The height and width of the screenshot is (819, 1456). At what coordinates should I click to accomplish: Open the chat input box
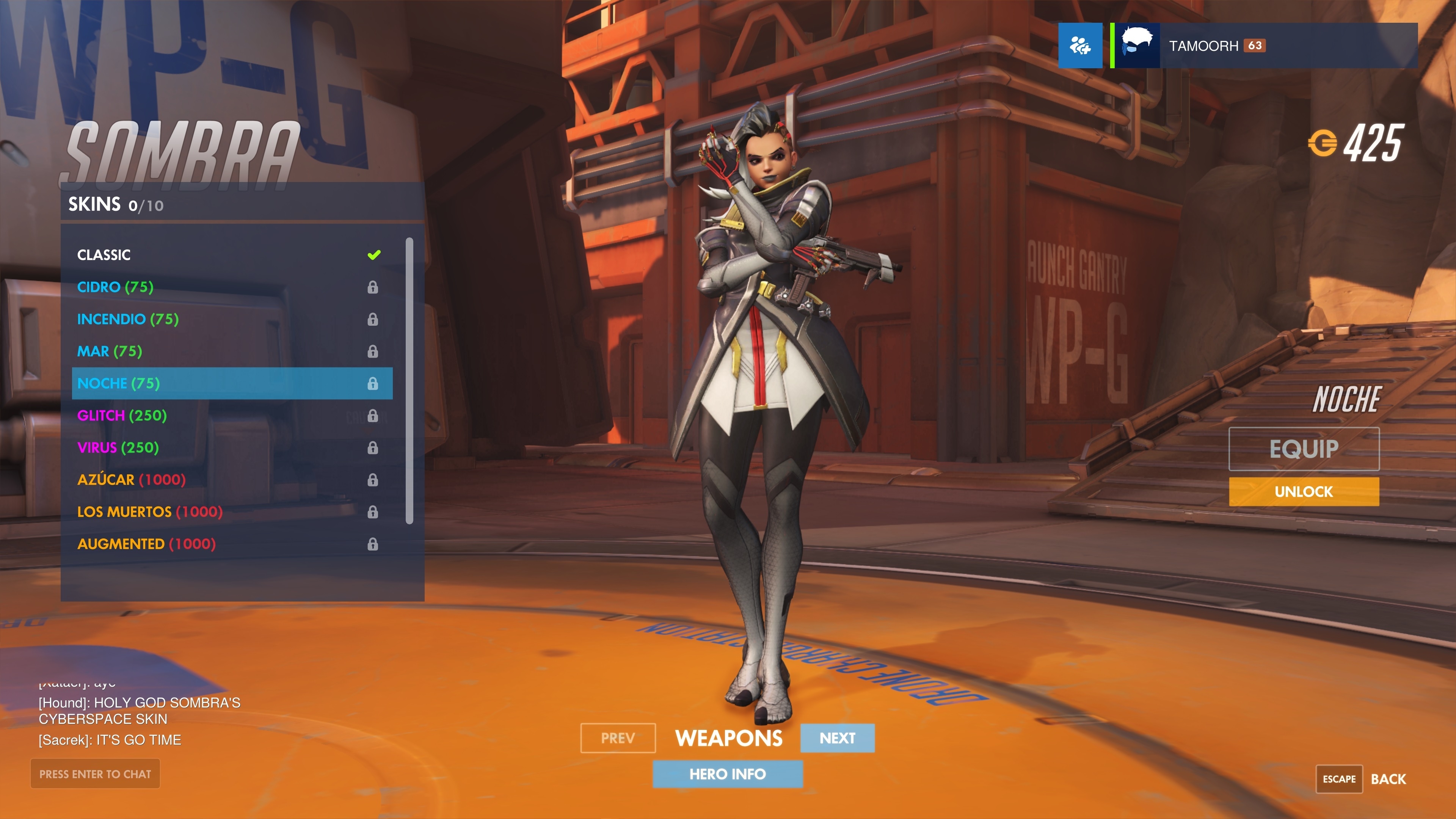(95, 774)
